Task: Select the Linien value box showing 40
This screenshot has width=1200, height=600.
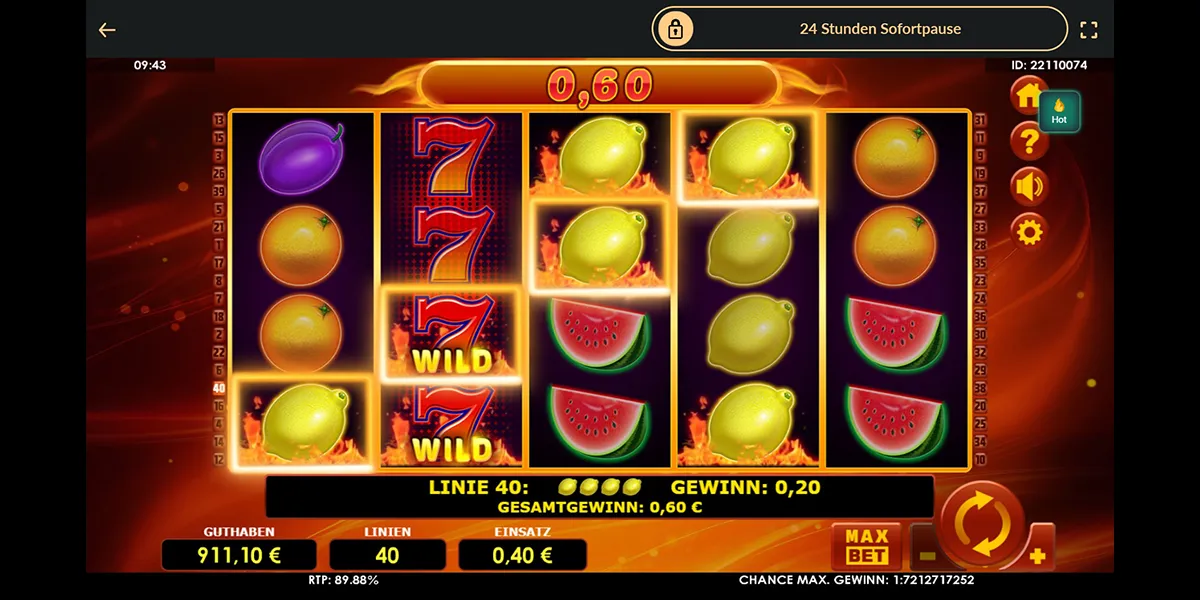Action: click(x=387, y=555)
